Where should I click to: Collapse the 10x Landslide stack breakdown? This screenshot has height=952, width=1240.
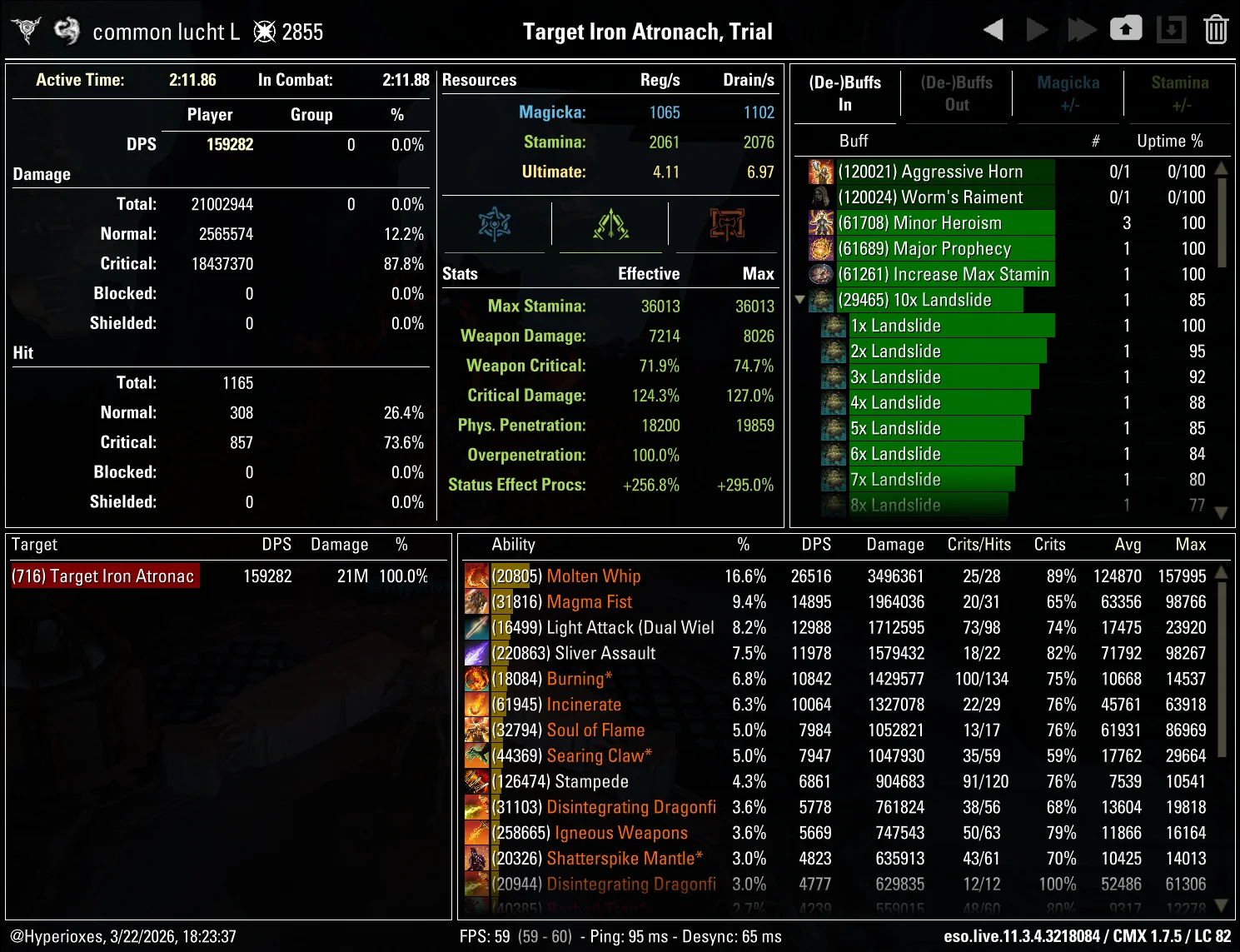point(801,300)
